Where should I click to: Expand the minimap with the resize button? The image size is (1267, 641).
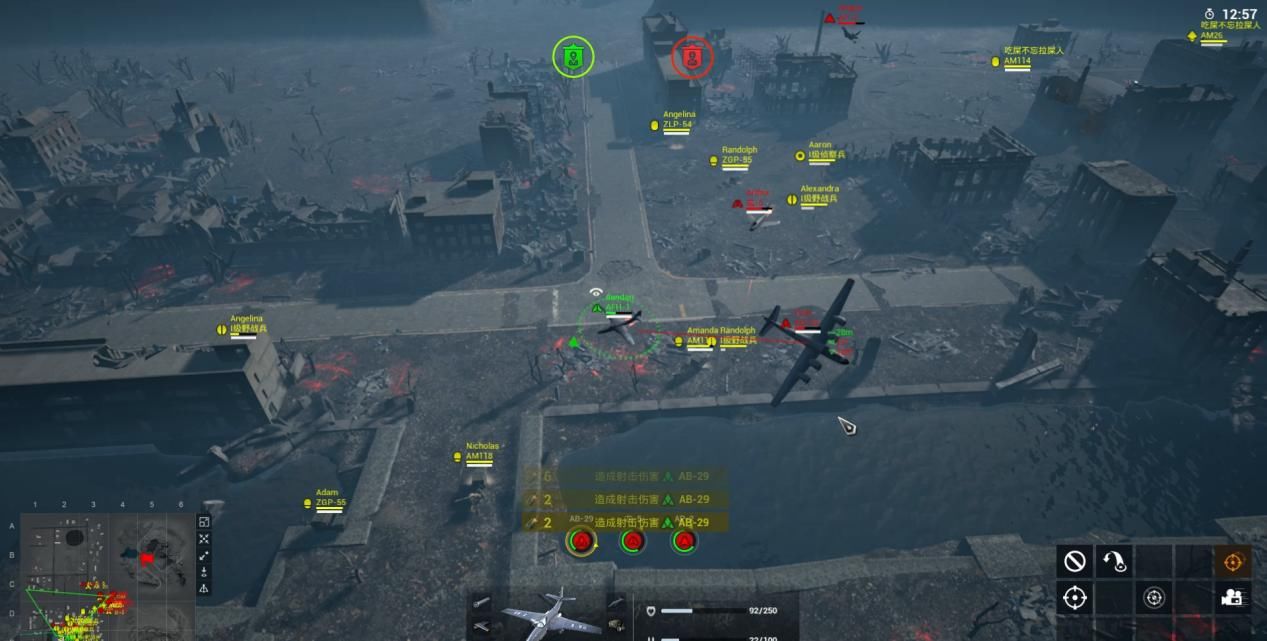pyautogui.click(x=204, y=522)
